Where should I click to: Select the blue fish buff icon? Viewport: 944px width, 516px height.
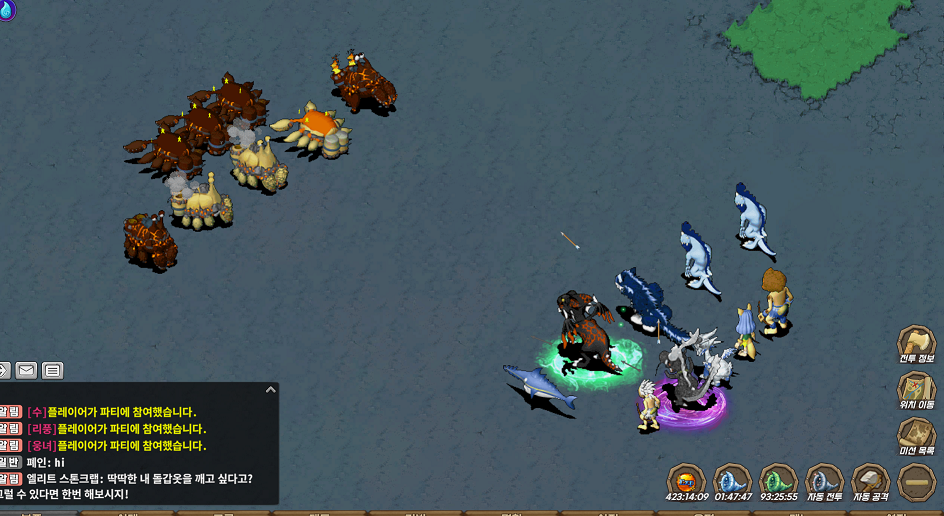click(733, 480)
